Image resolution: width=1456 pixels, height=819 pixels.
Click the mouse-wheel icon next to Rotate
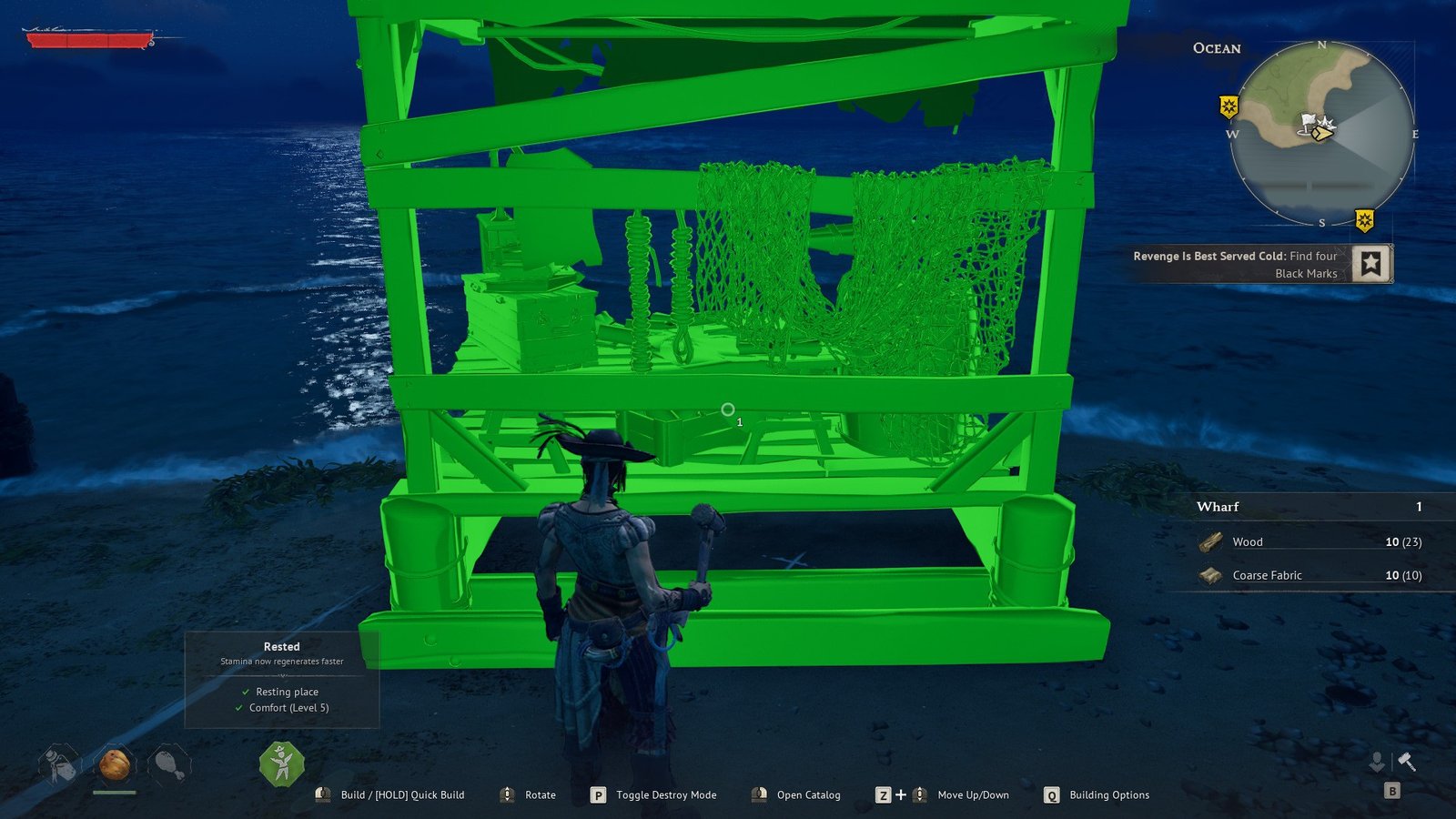pos(506,794)
